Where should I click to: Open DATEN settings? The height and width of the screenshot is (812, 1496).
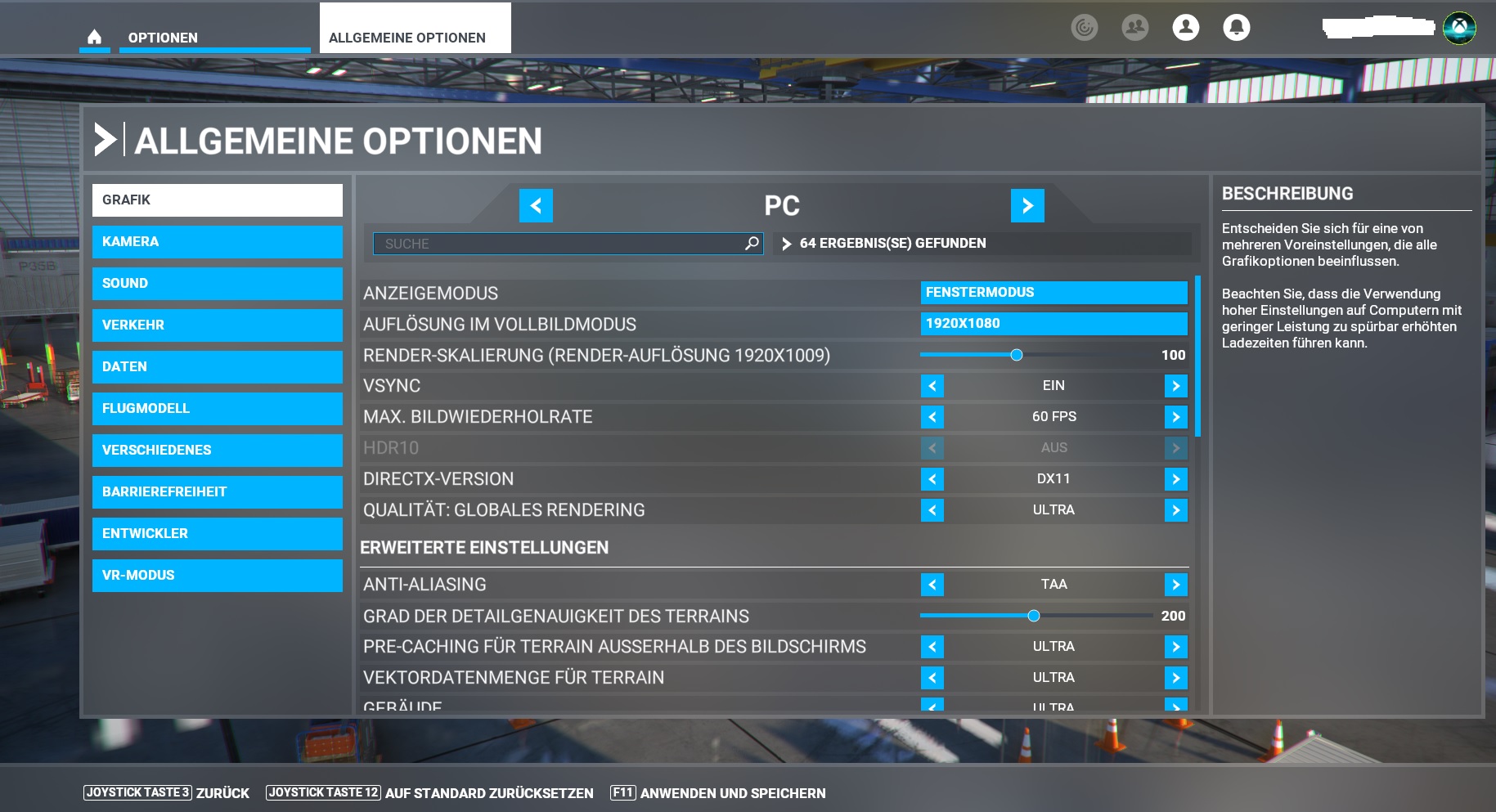(x=217, y=366)
